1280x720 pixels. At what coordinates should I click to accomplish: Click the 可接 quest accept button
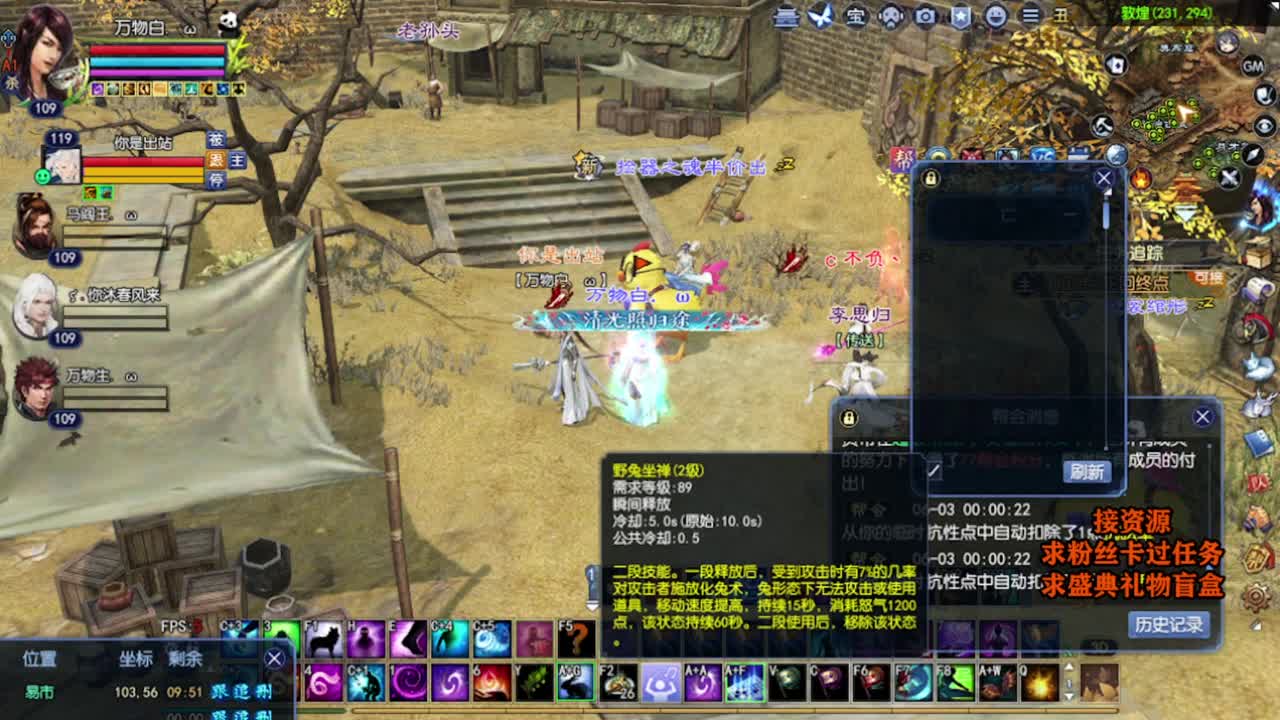(x=1210, y=278)
